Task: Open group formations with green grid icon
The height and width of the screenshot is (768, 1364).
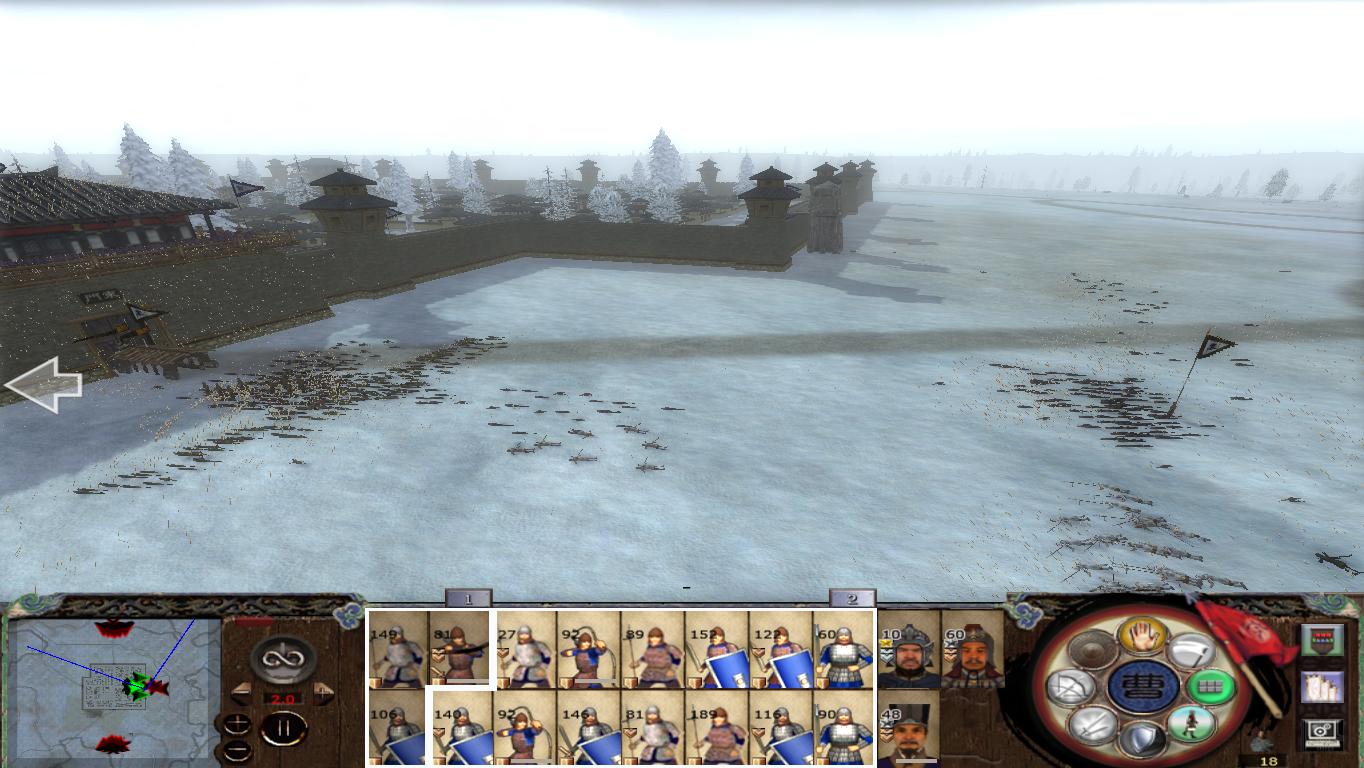Action: click(1210, 684)
